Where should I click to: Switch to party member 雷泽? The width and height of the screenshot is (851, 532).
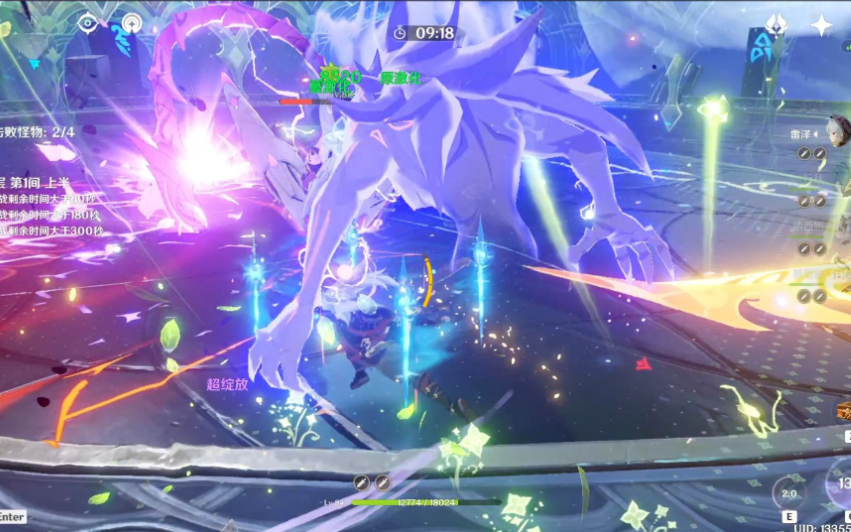pyautogui.click(x=835, y=132)
